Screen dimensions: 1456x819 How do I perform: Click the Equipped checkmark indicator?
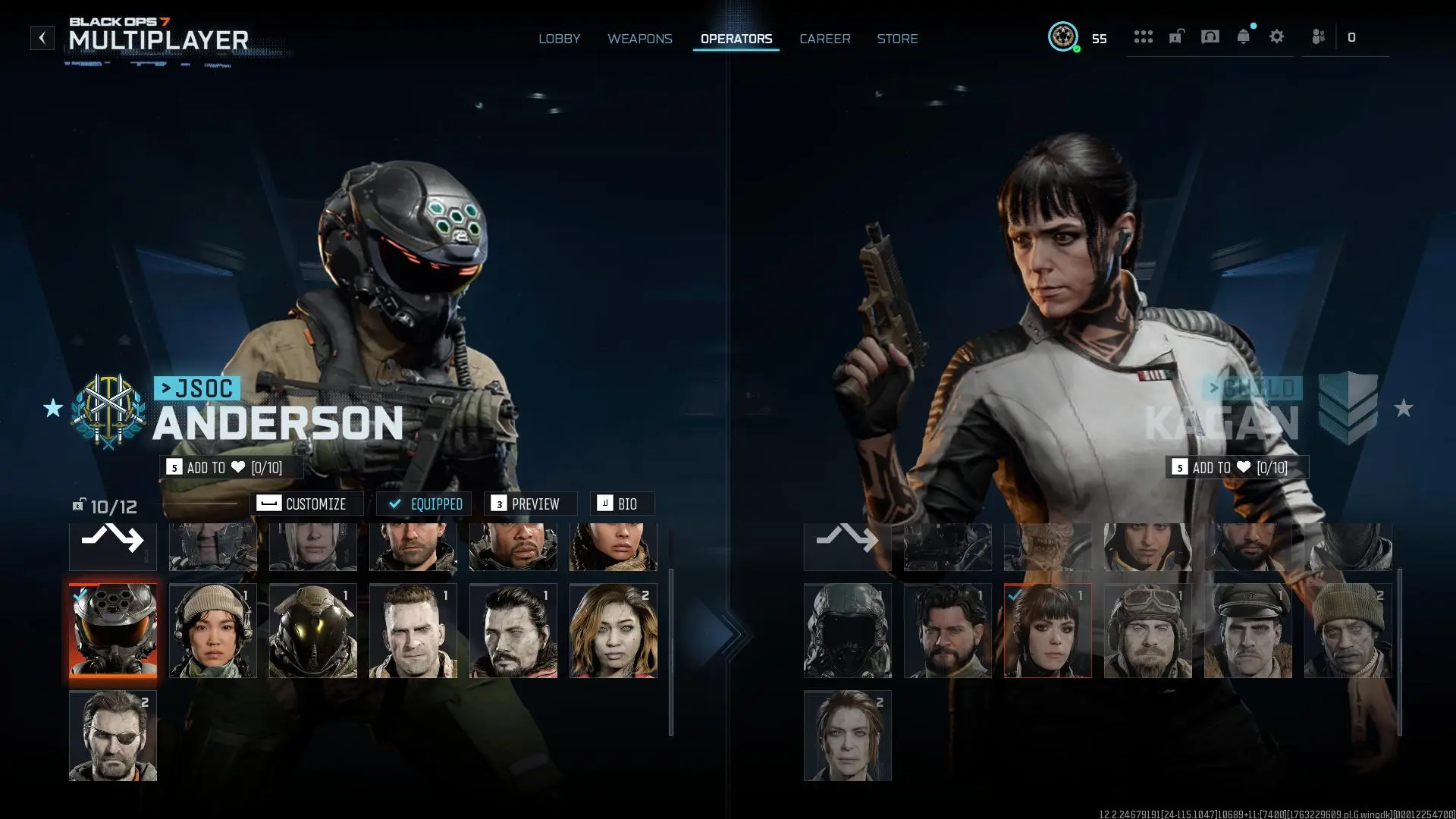click(424, 503)
